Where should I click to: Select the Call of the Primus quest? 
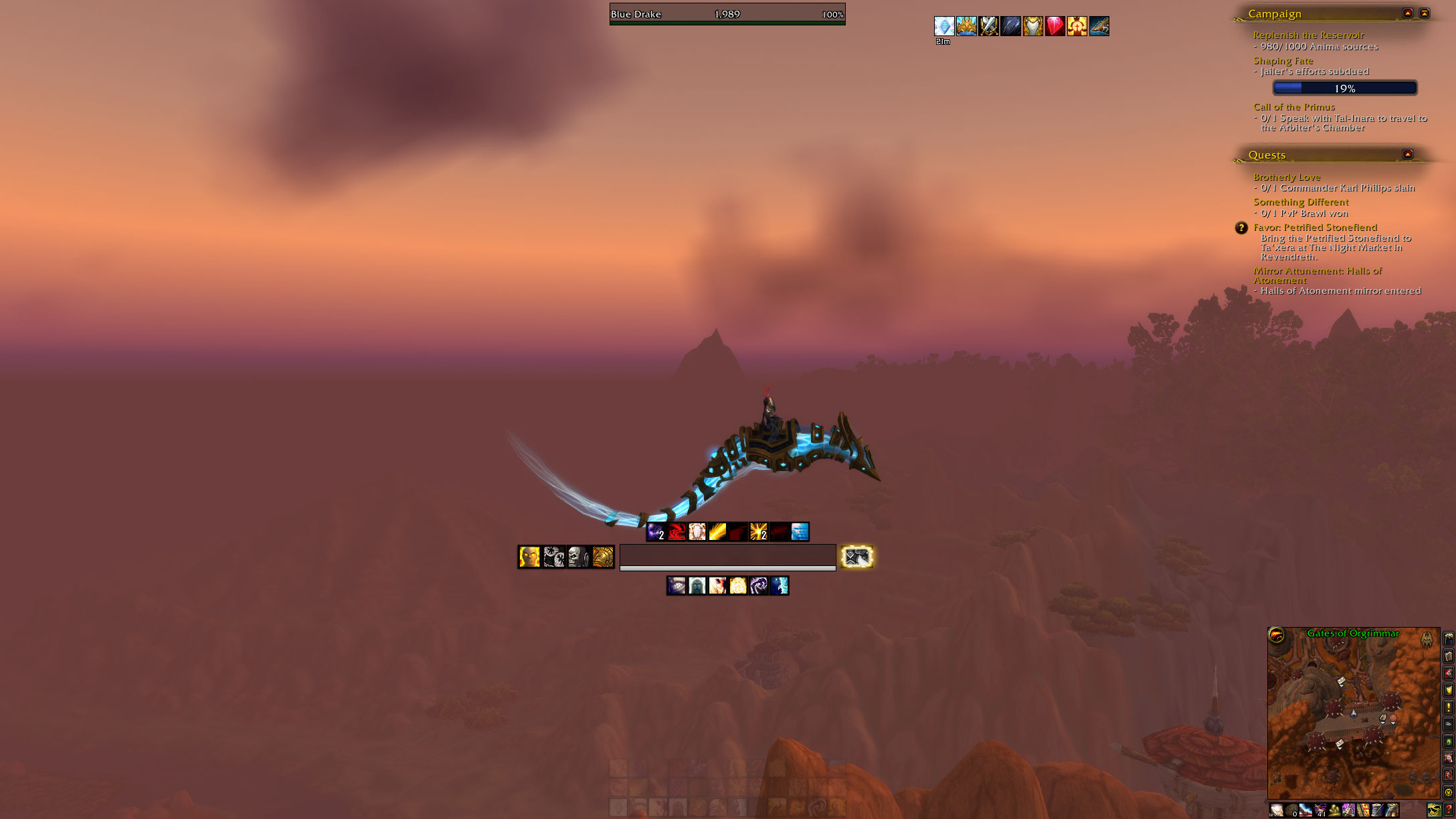(x=1293, y=107)
